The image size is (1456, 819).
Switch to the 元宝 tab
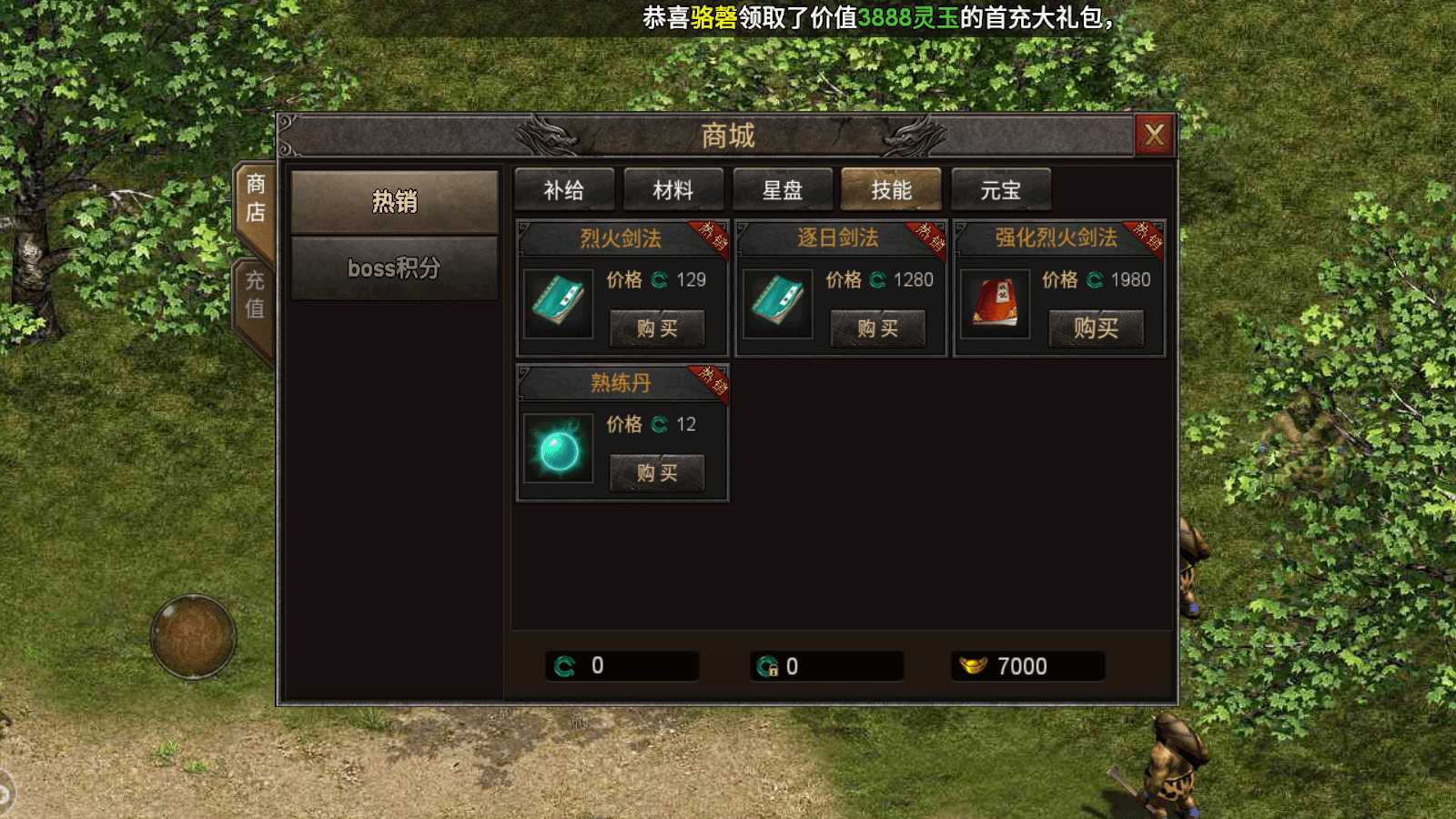[999, 190]
